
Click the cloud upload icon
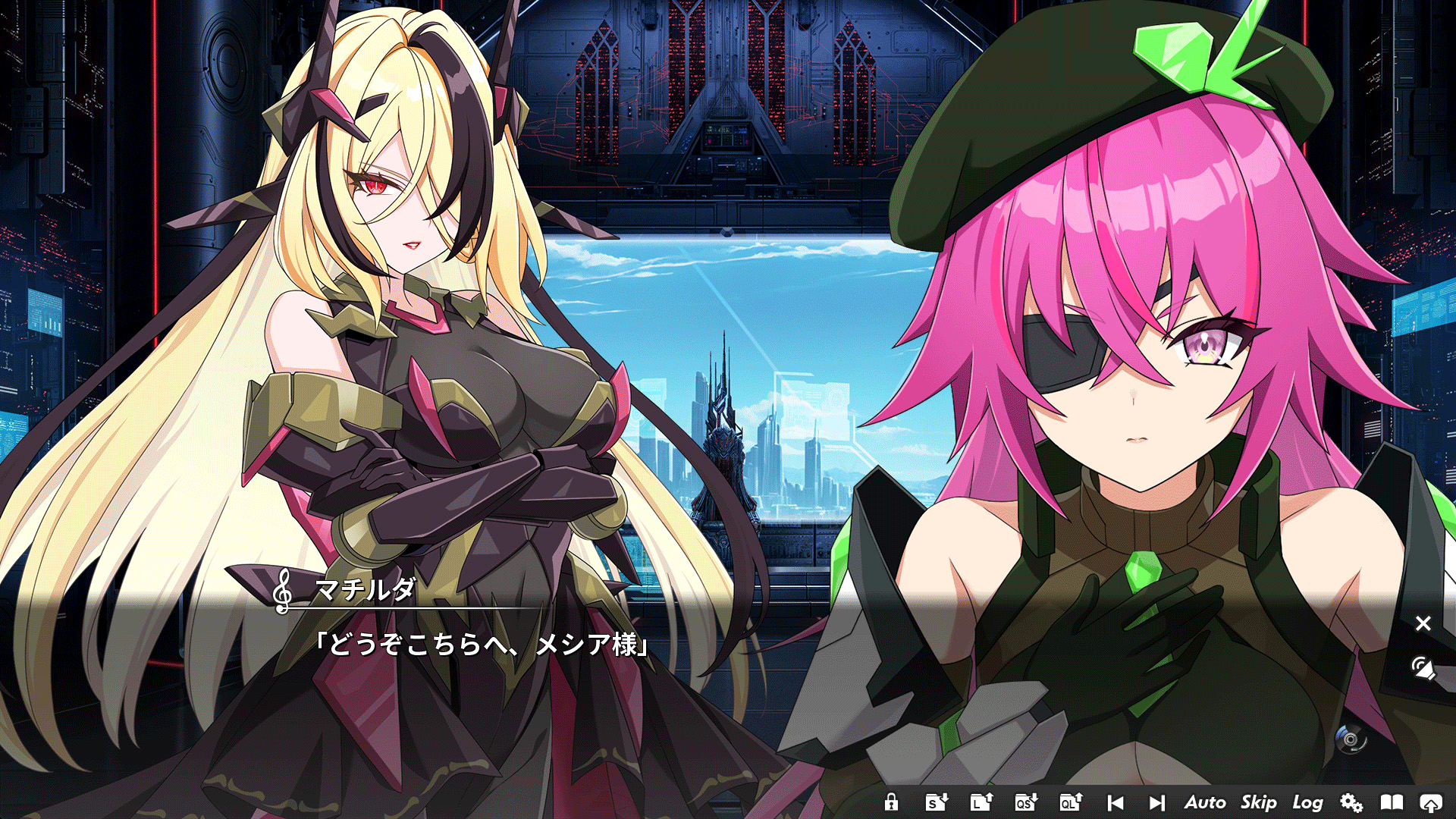(1431, 802)
